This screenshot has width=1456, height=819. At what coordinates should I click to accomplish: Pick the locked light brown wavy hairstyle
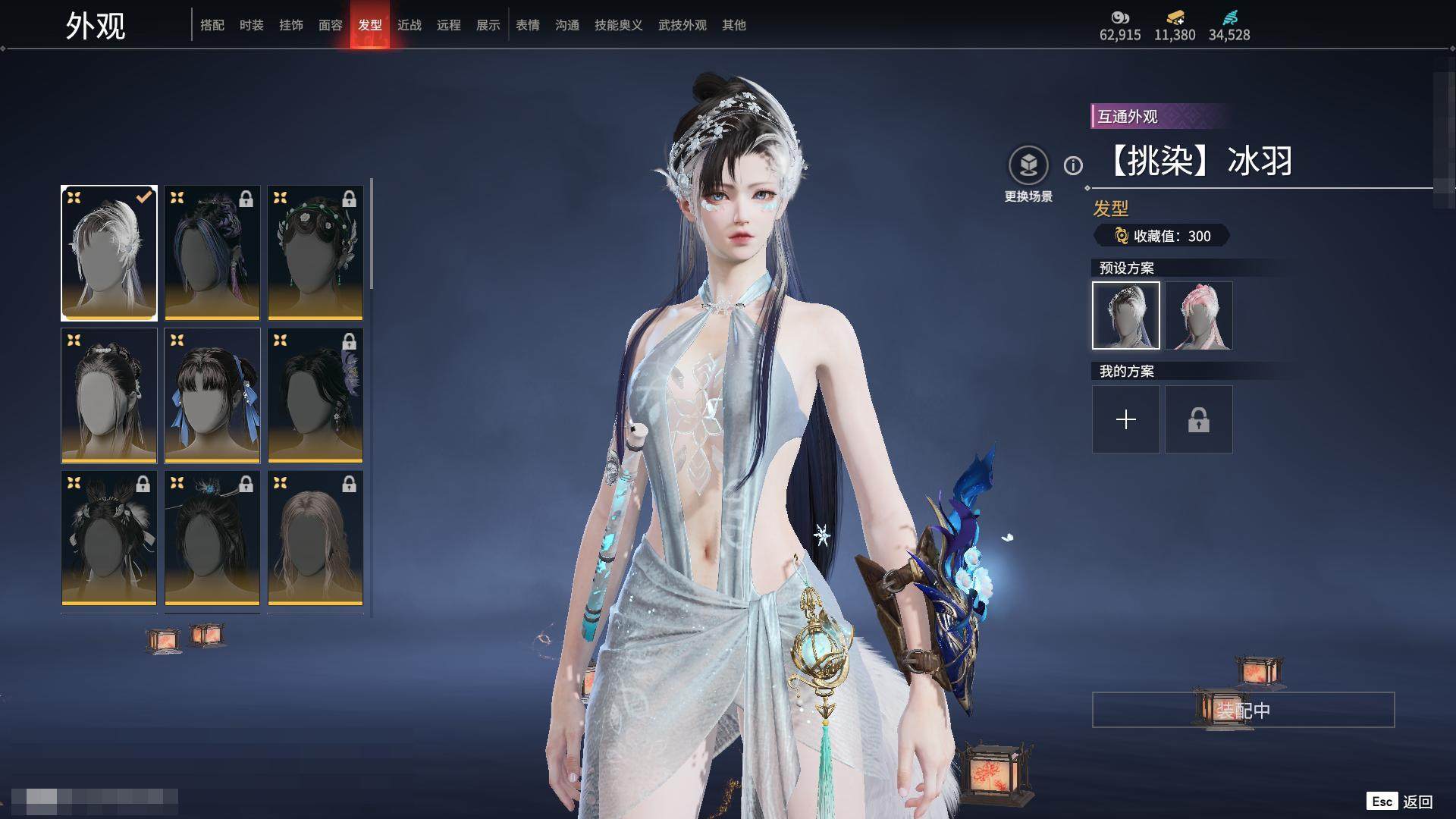(x=315, y=538)
